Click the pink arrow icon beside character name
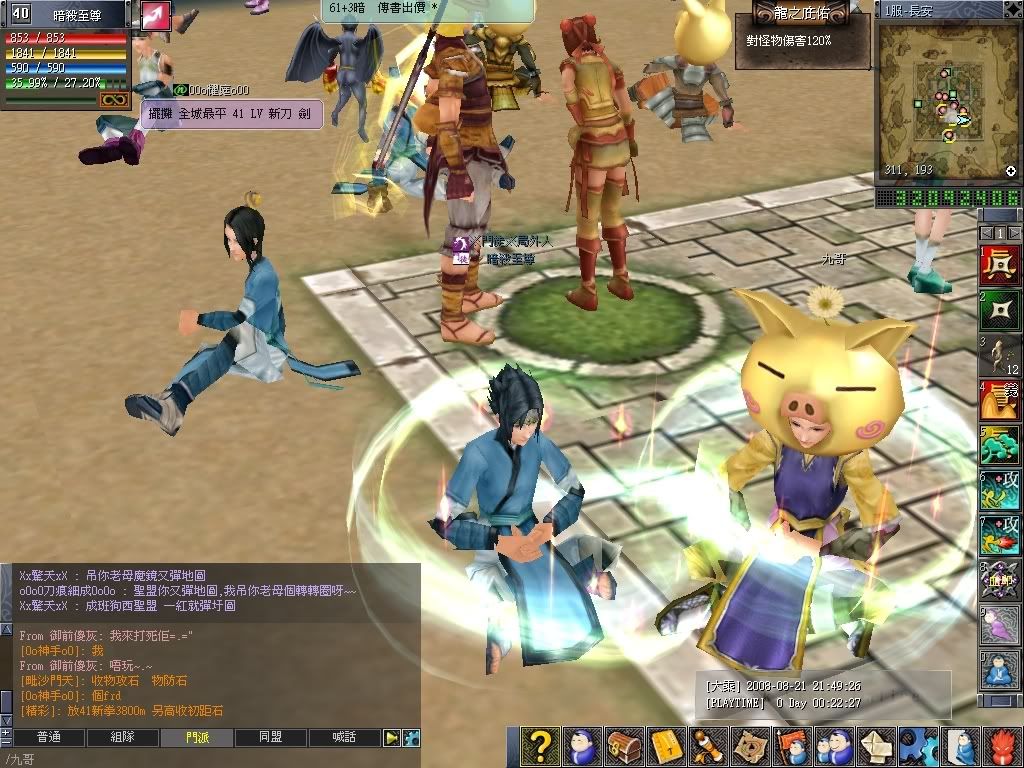 [155, 15]
